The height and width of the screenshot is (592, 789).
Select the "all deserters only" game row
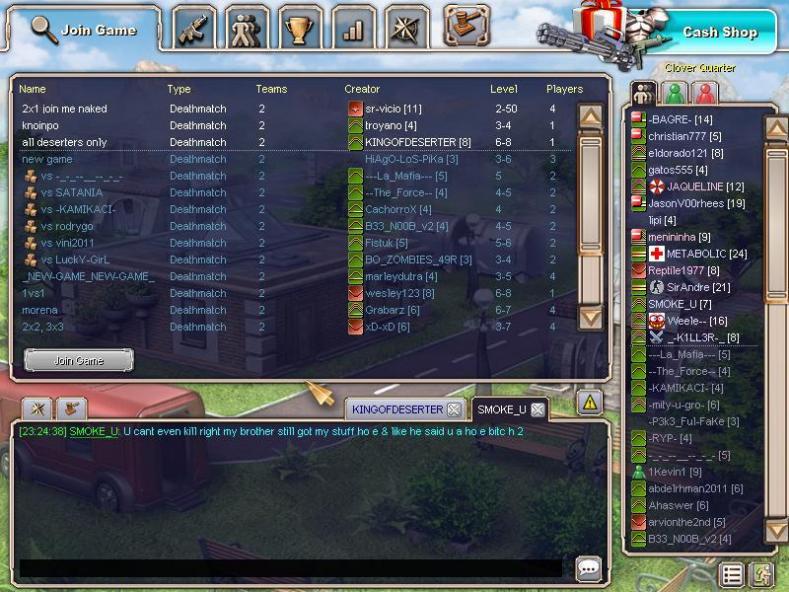(65, 142)
